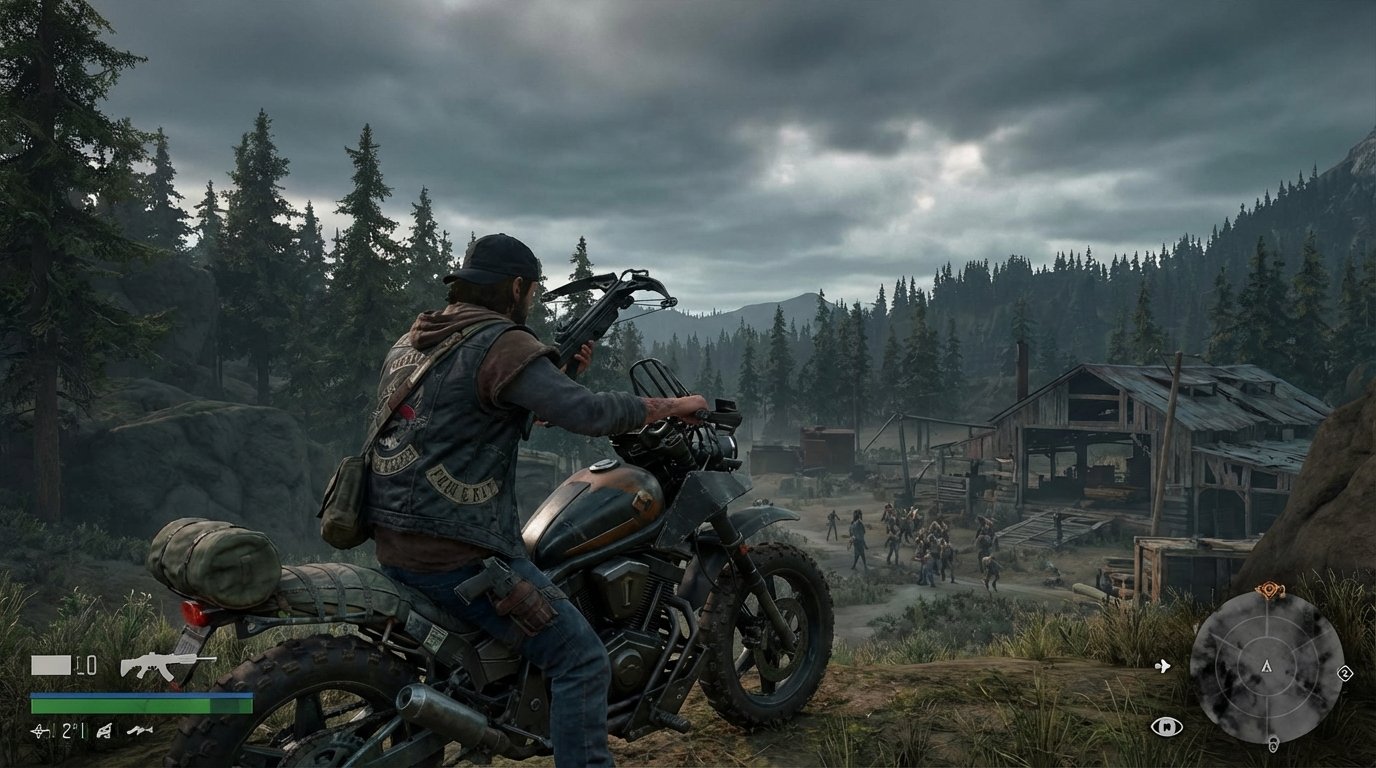Select the assault rifle weapon icon
Viewport: 1376px width, 768px height.
[160, 665]
